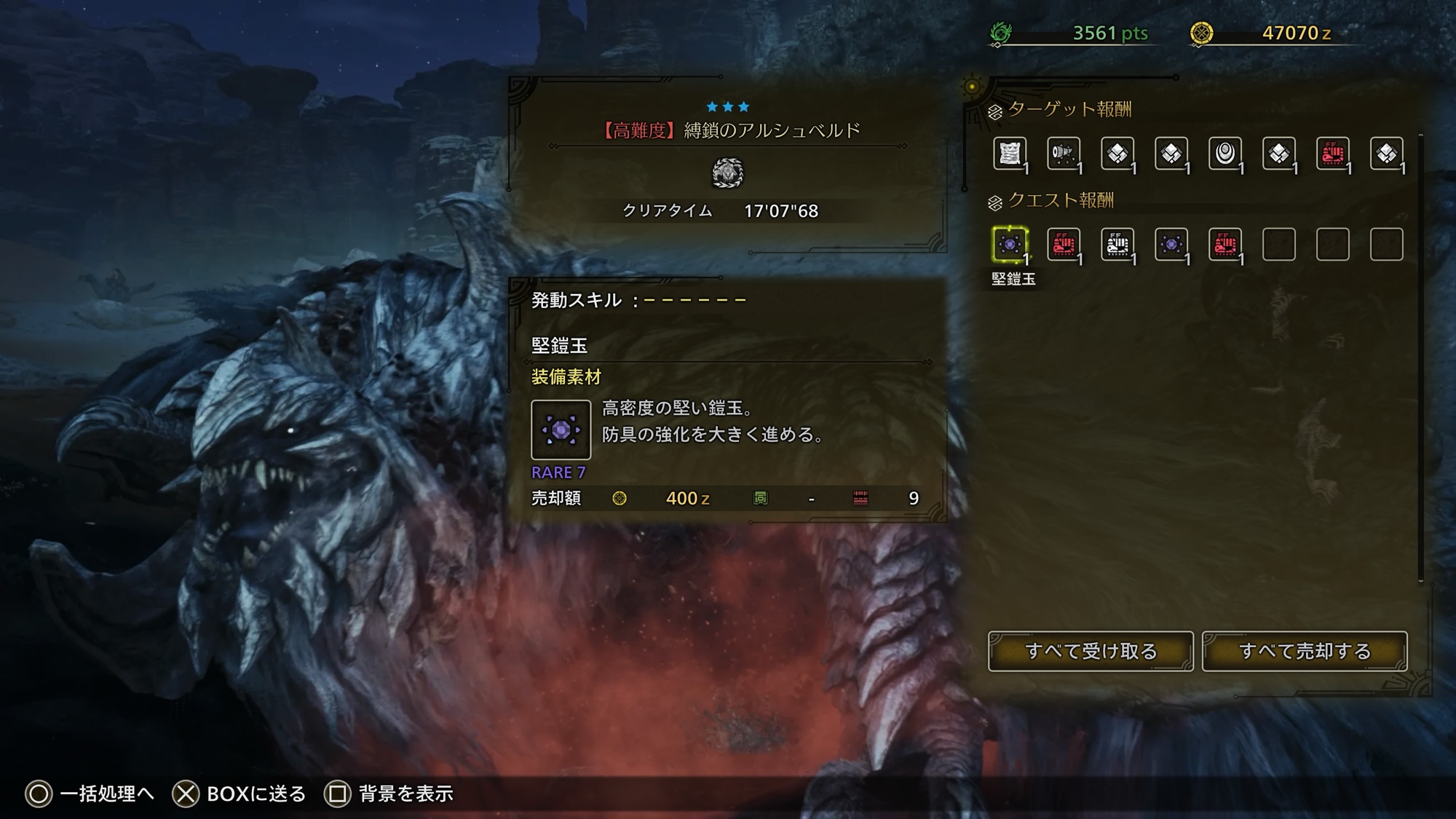Select the white orb target reward

click(x=1225, y=154)
